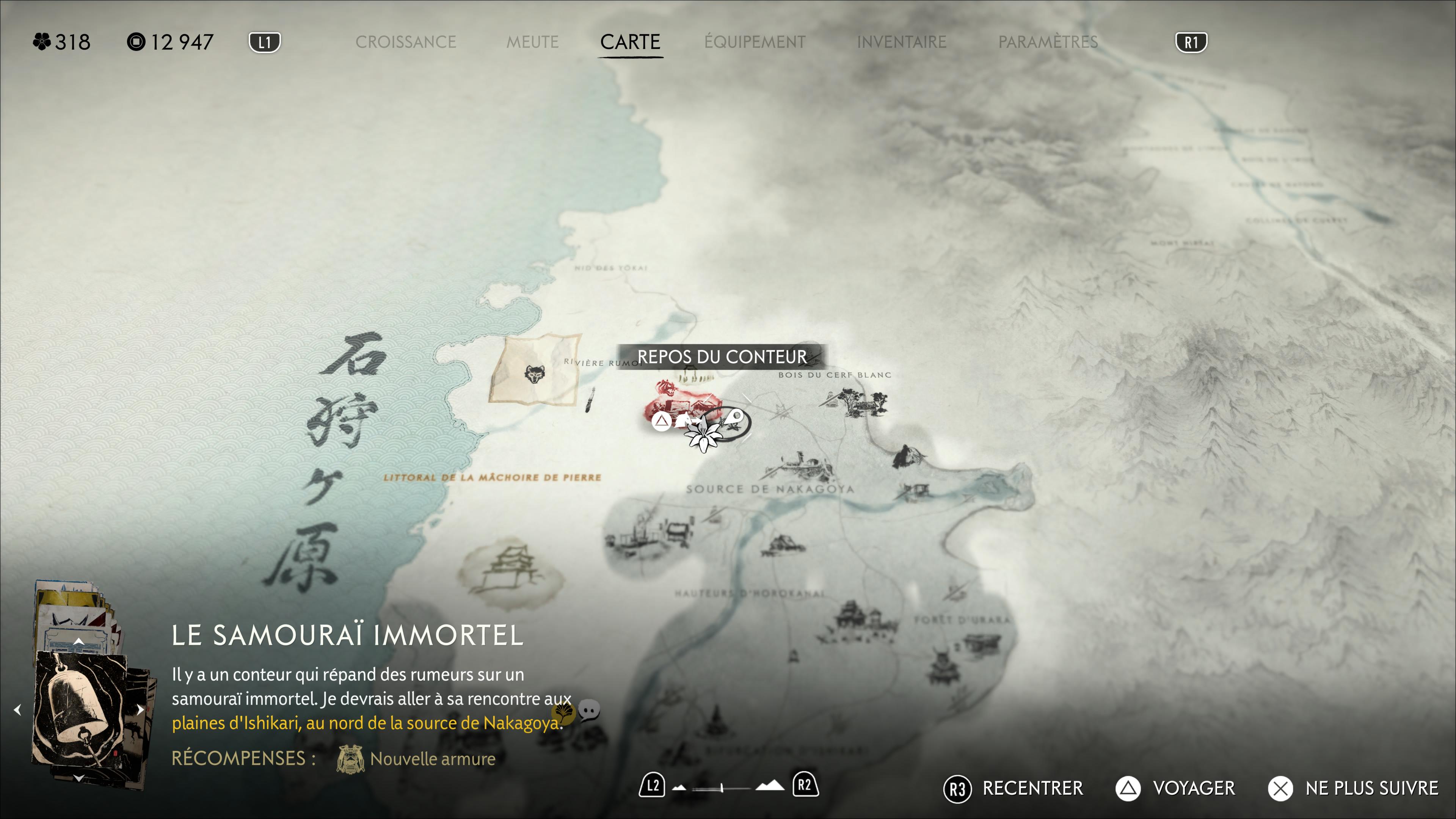
Task: Click the Nouvelle armure reward icon
Action: click(350, 758)
